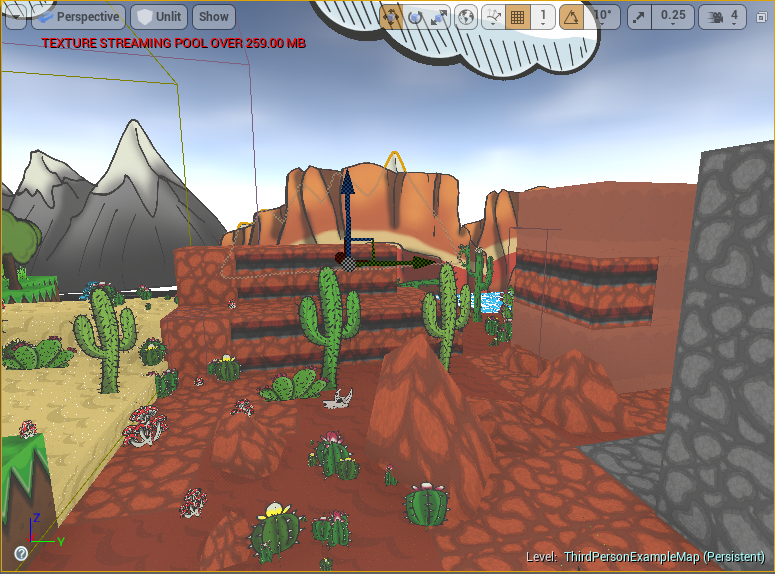775x574 pixels.
Task: Open the grid snap size value
Action: 542,17
